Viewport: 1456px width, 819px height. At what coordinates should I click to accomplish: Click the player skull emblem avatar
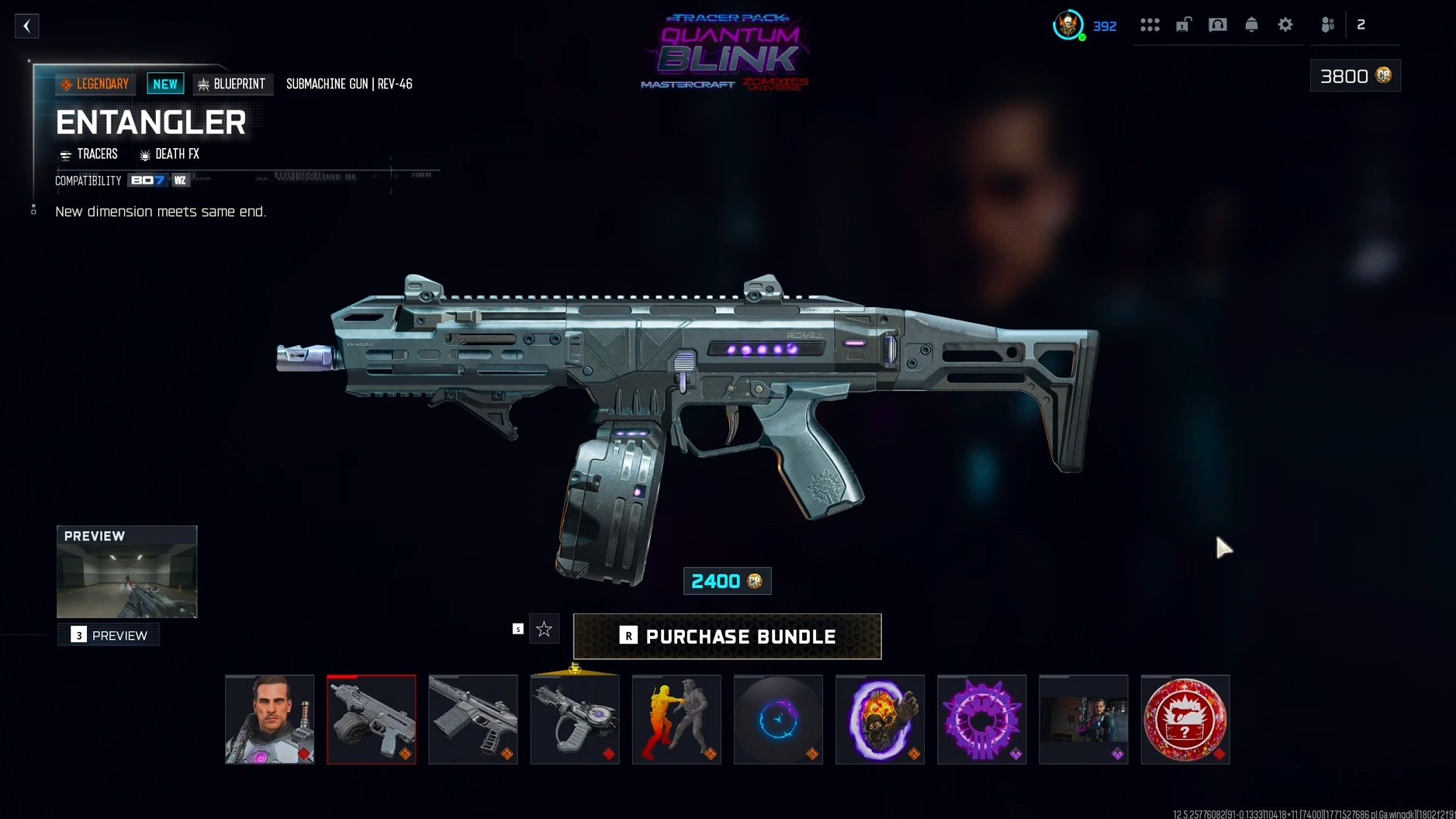click(x=1070, y=24)
